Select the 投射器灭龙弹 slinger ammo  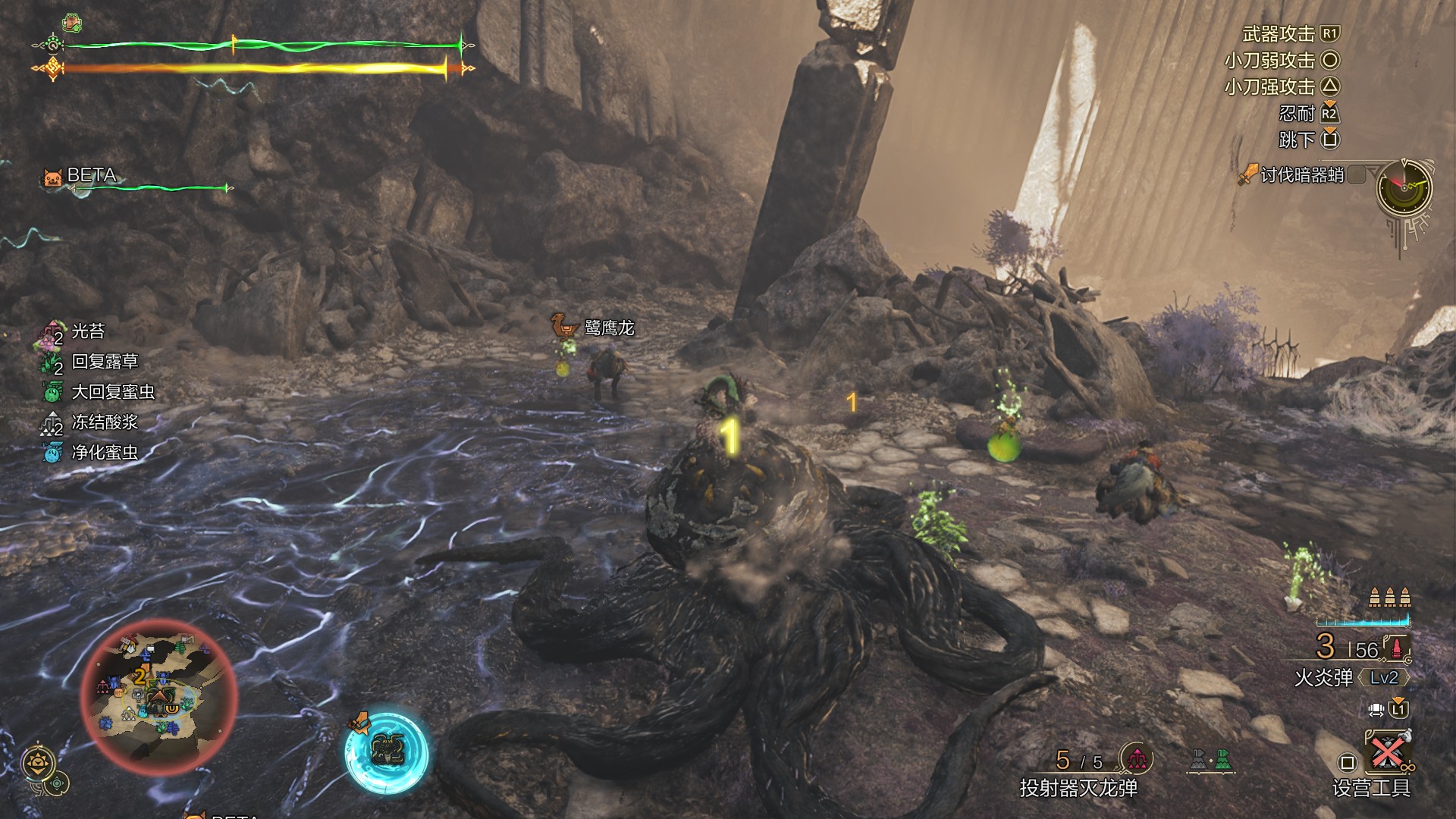(x=1078, y=788)
